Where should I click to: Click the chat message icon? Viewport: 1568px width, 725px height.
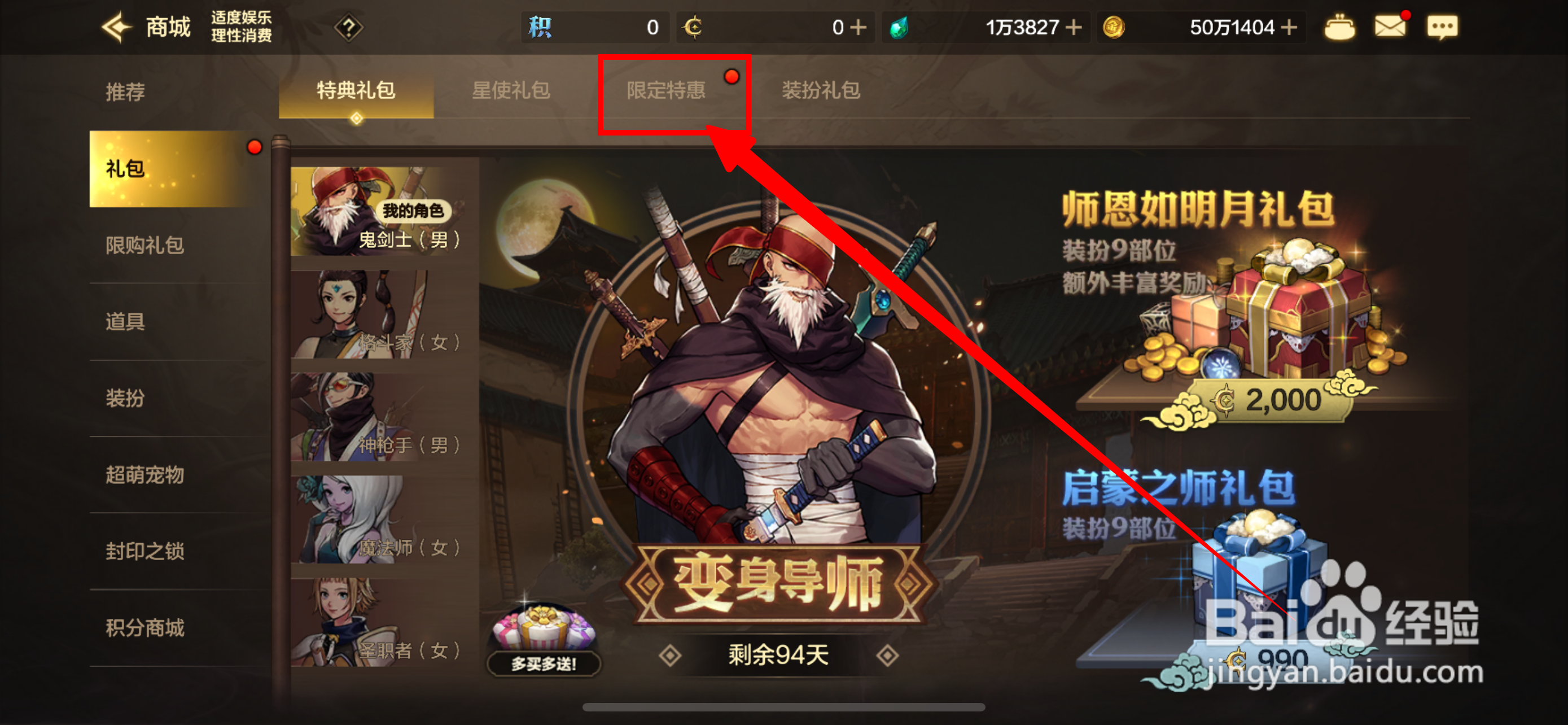pyautogui.click(x=1442, y=27)
